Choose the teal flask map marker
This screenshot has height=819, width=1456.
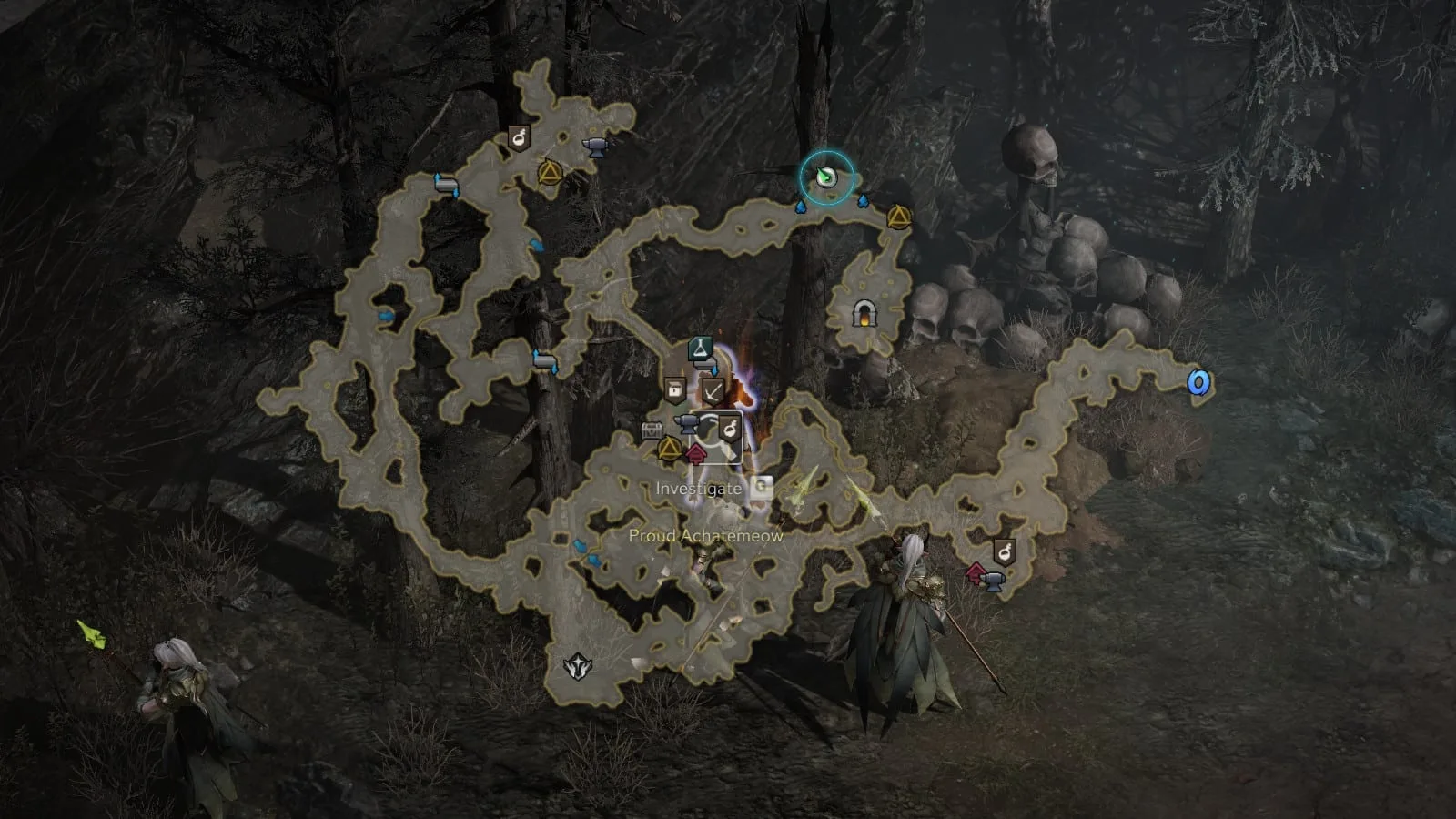pyautogui.click(x=699, y=349)
